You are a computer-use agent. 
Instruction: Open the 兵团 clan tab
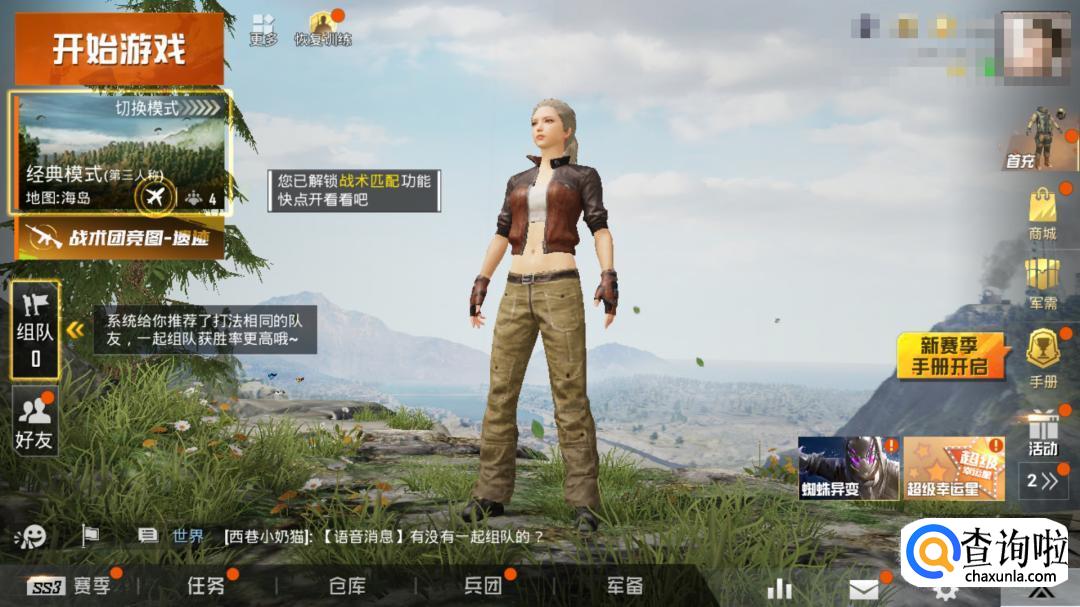(x=482, y=586)
